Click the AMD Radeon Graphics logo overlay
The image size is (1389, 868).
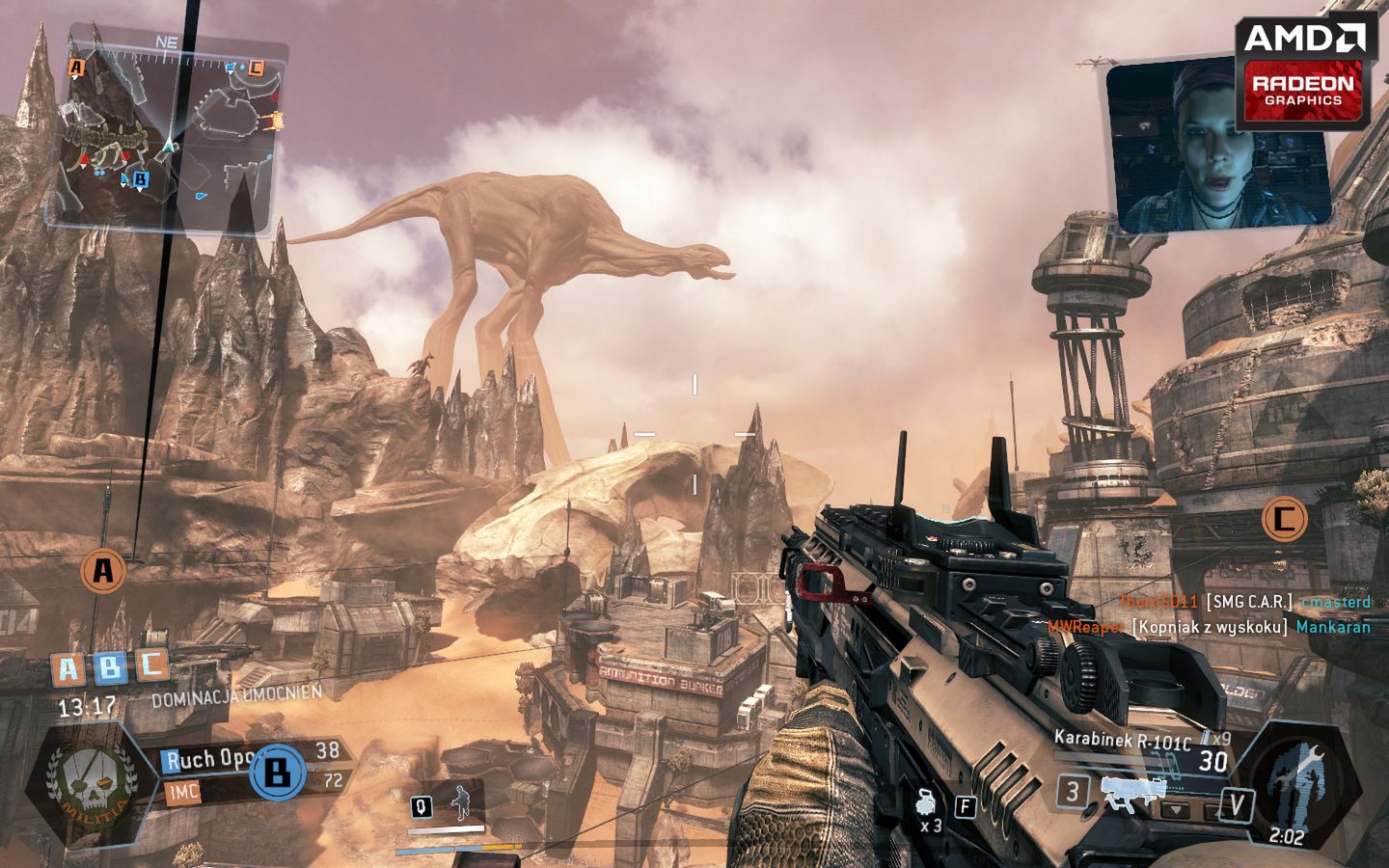click(1305, 72)
